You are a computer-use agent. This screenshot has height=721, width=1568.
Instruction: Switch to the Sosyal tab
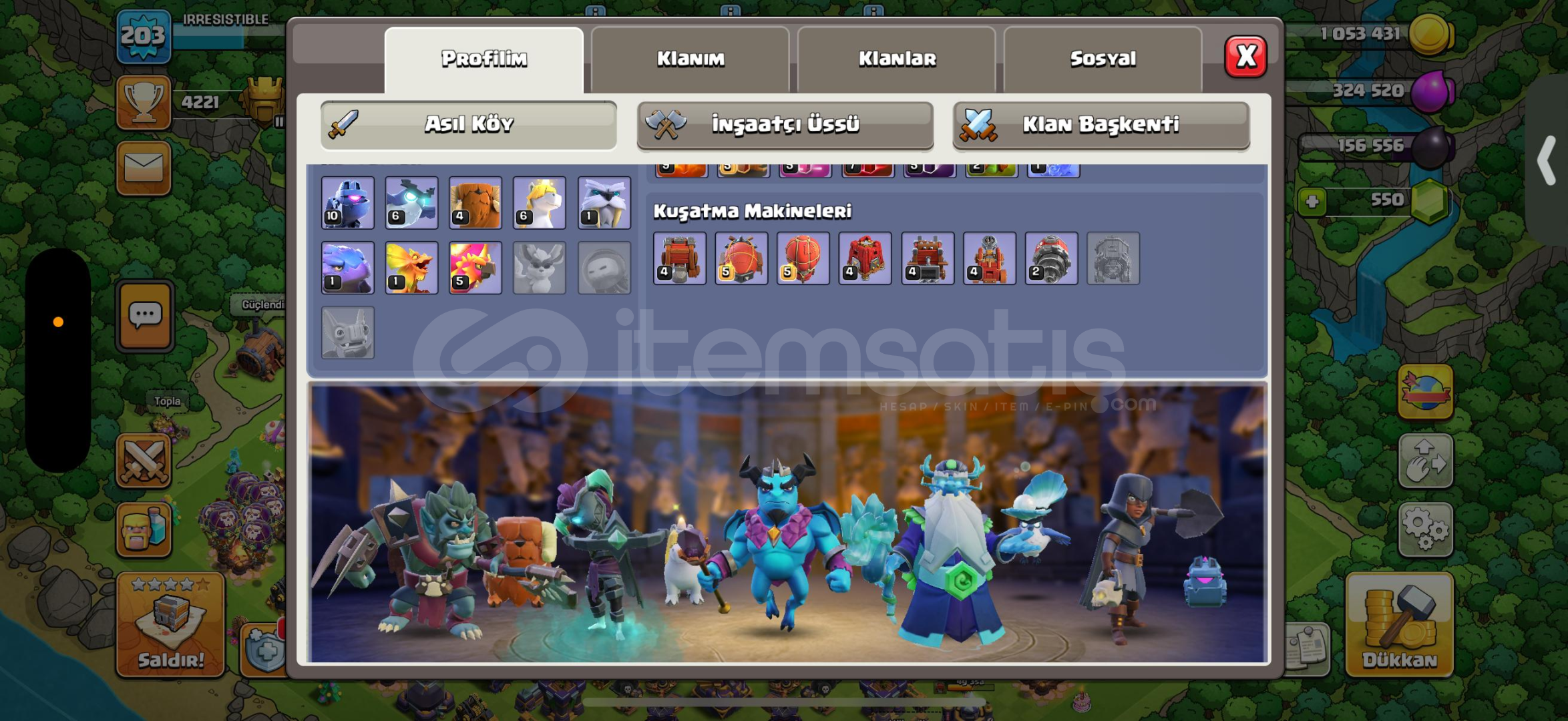(x=1102, y=58)
